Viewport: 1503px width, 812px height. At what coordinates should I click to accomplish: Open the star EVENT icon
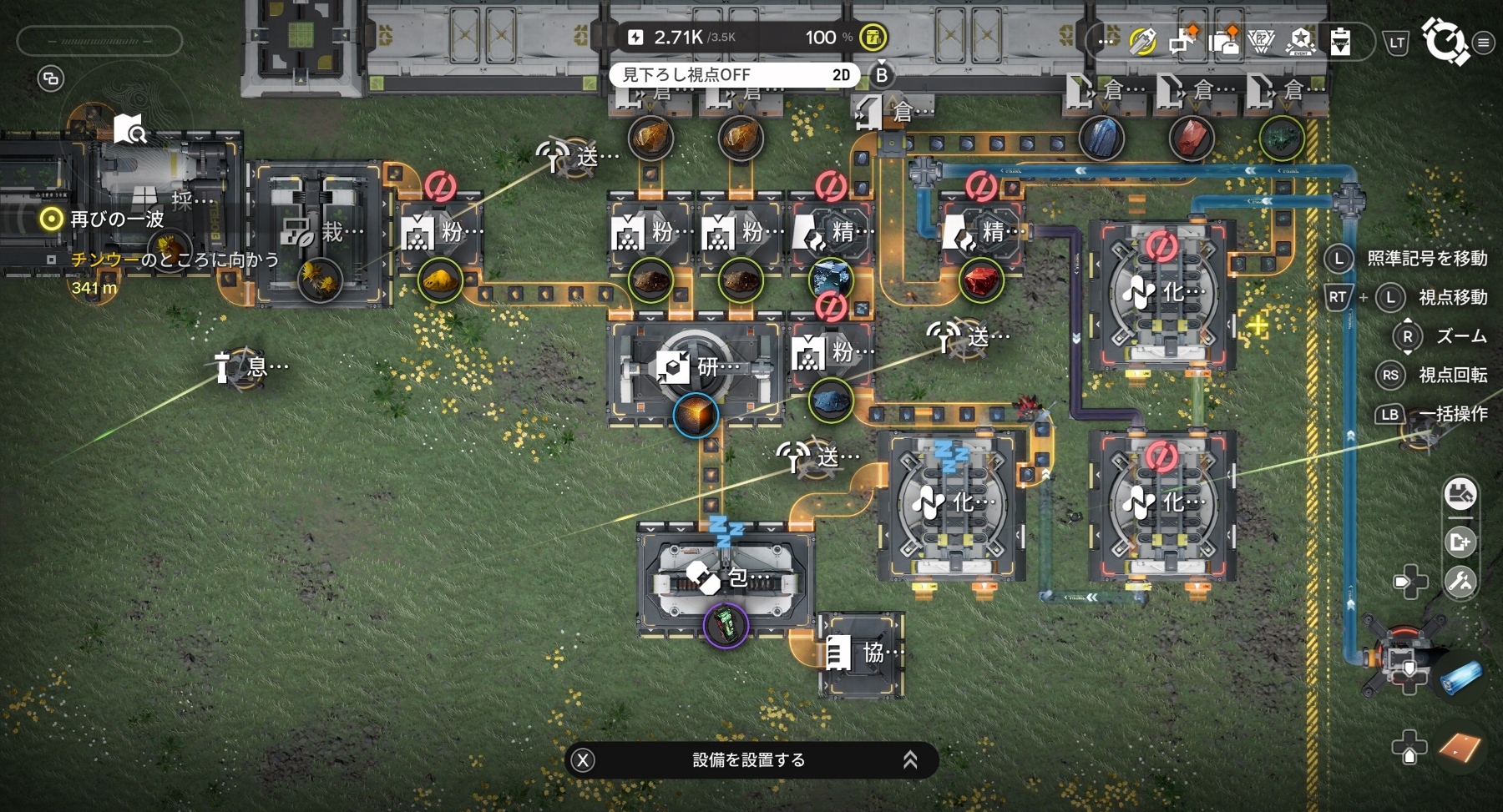pyautogui.click(x=1300, y=41)
